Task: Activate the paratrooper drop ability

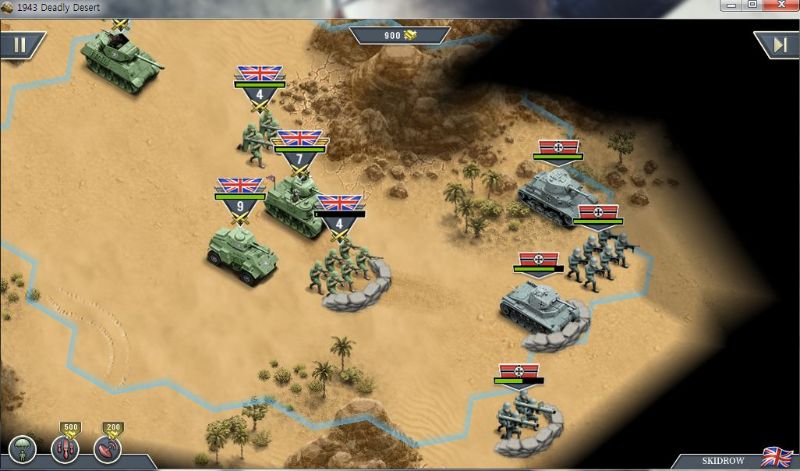Action: [22, 449]
